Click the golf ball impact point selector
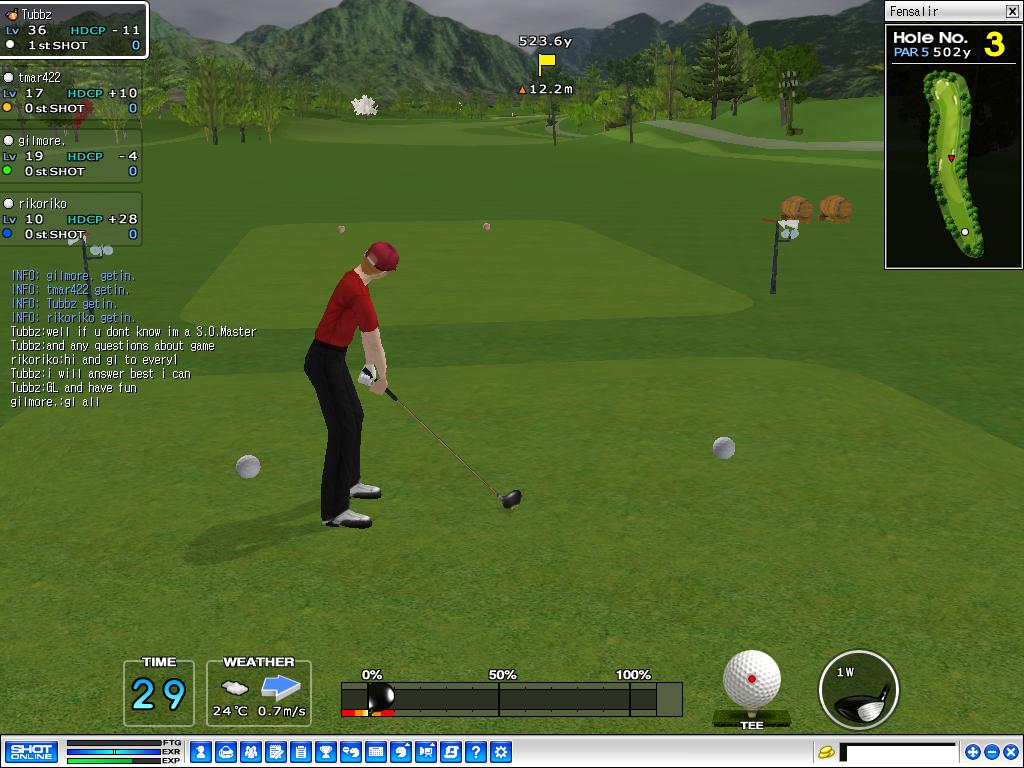1024x768 pixels. point(752,680)
